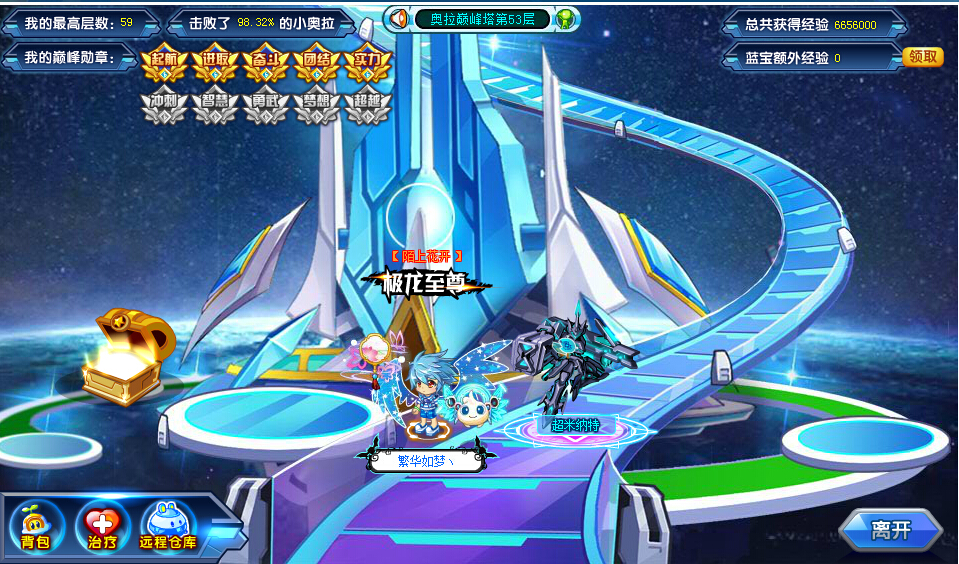Select the gold 起航 medal

click(x=165, y=62)
